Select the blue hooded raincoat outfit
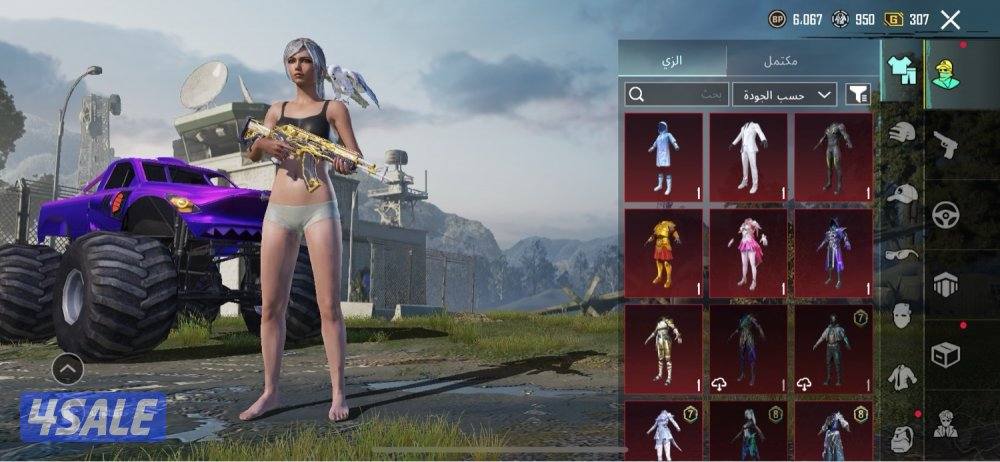Image resolution: width=1000 pixels, height=462 pixels. pos(663,156)
